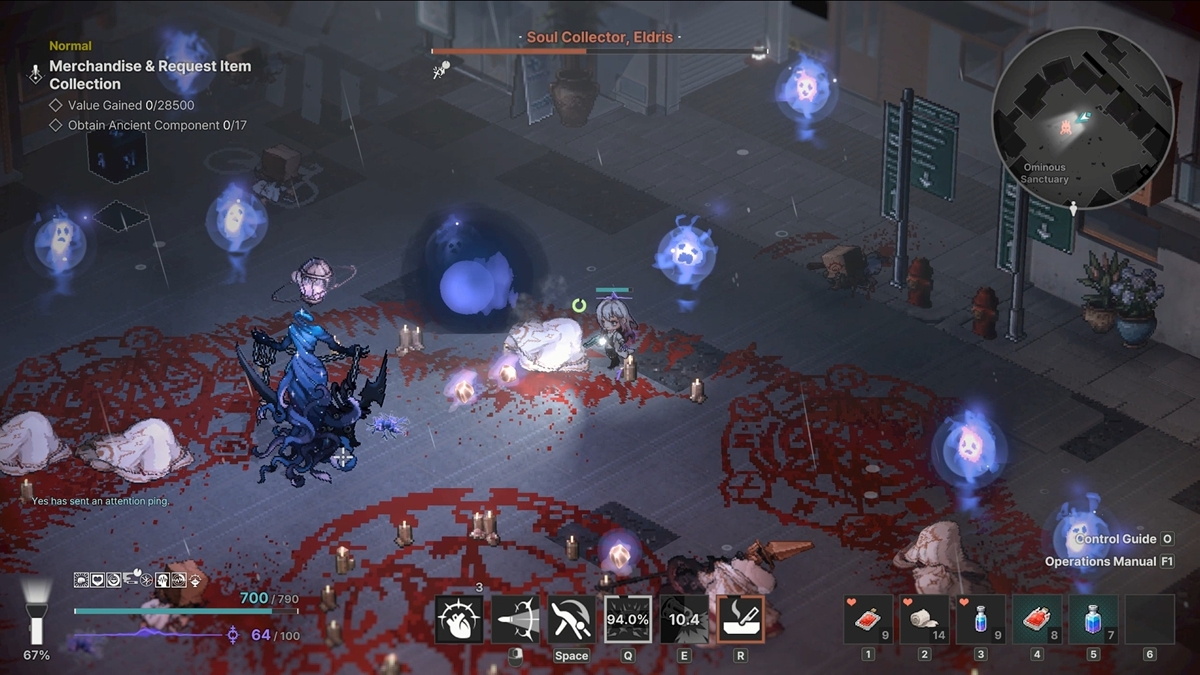Inspect the heart status effect icon
The image size is (1200, 675).
click(x=98, y=580)
